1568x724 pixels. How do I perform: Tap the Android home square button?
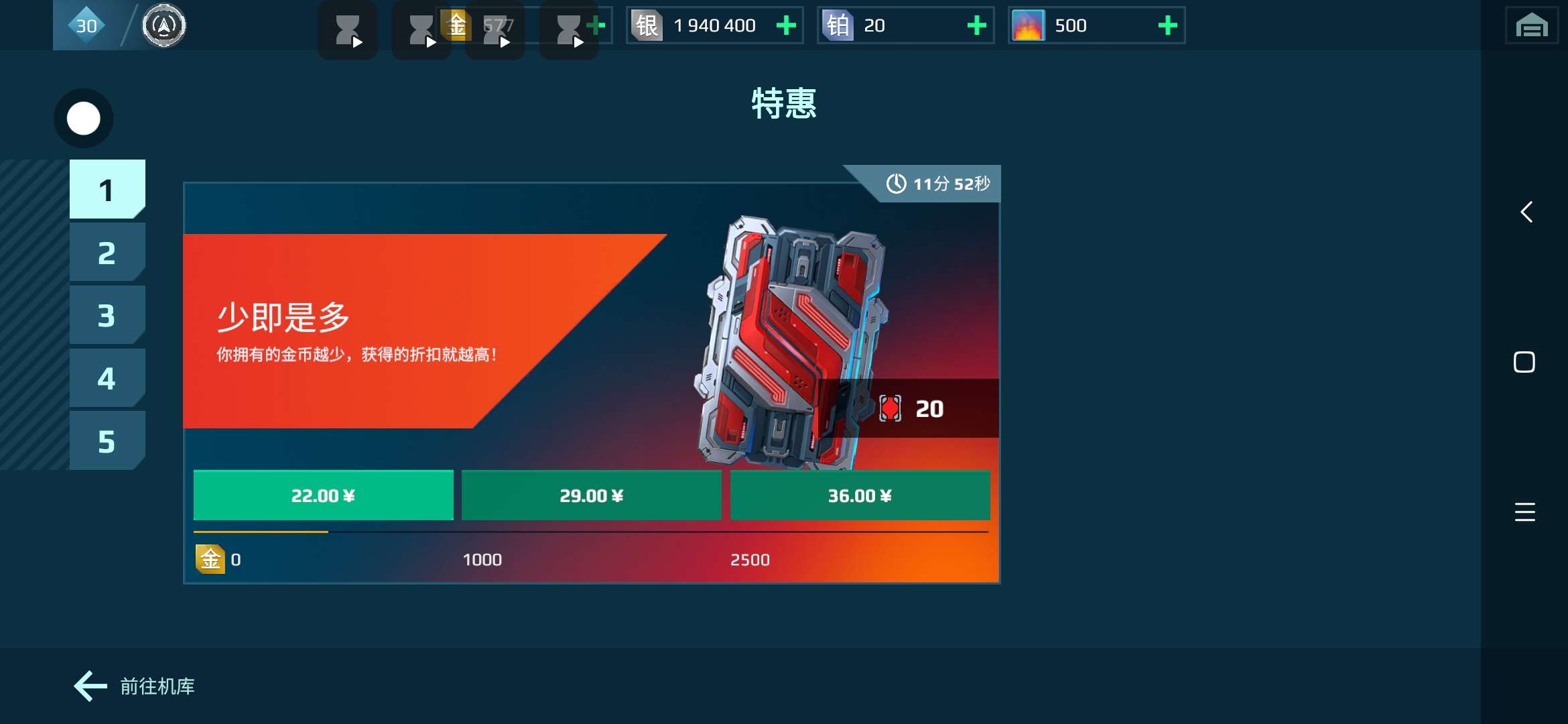coord(1524,363)
